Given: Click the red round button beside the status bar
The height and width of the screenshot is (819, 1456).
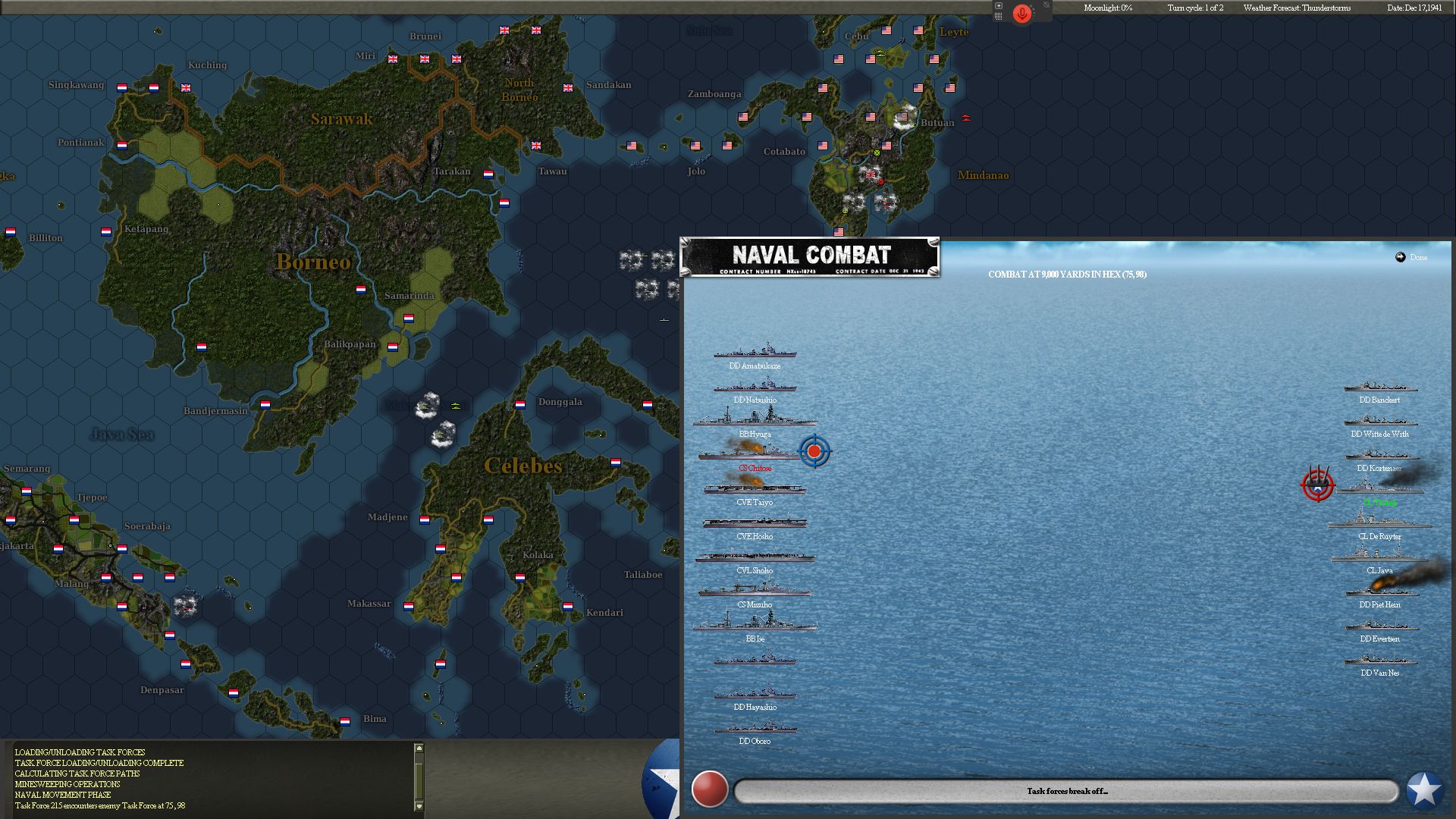Looking at the screenshot, I should 710,789.
